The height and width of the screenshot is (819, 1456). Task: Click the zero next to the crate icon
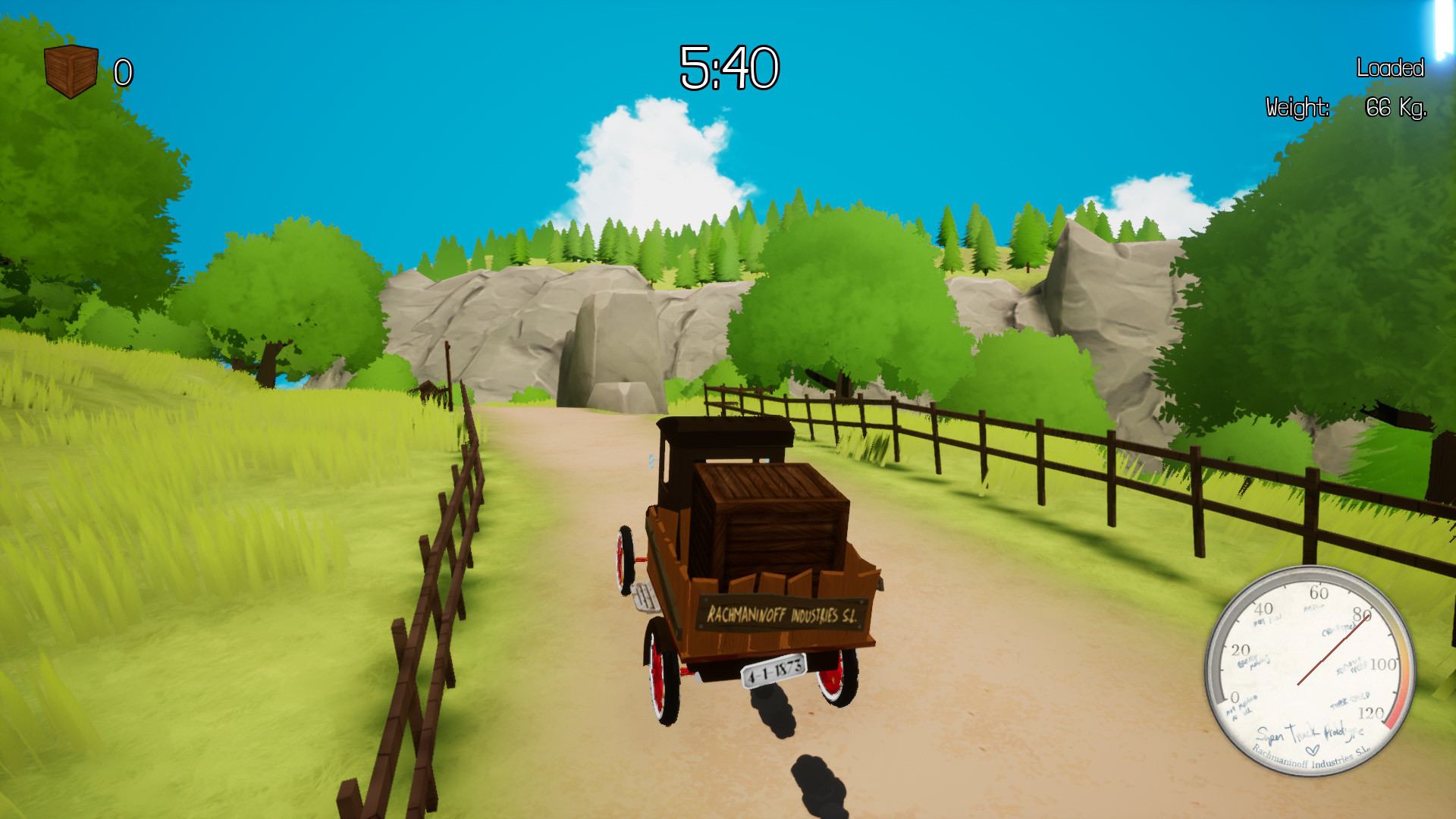click(124, 74)
